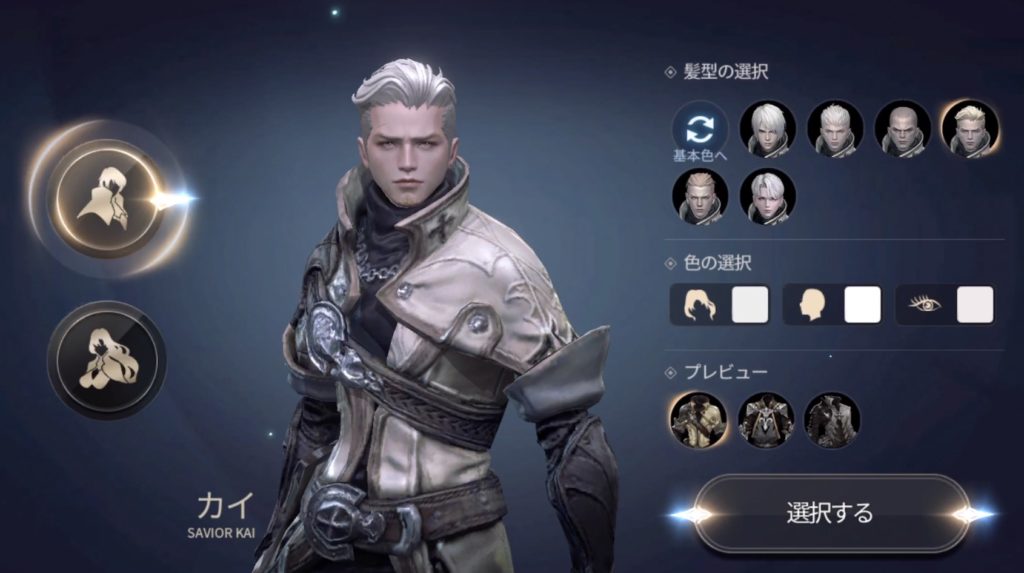Select the spiky short white hairstyle
This screenshot has width=1024, height=573.
tap(835, 129)
